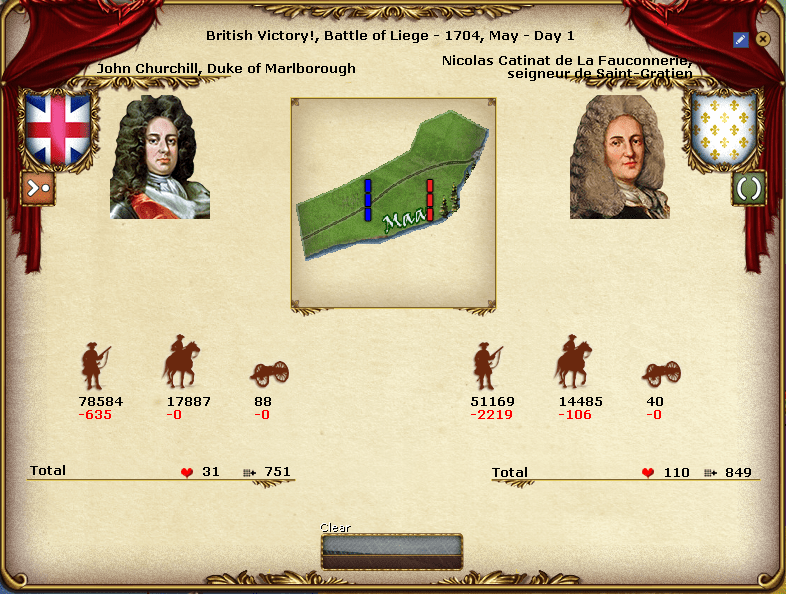
Task: Click the orange stance button under British flag
Action: point(38,187)
